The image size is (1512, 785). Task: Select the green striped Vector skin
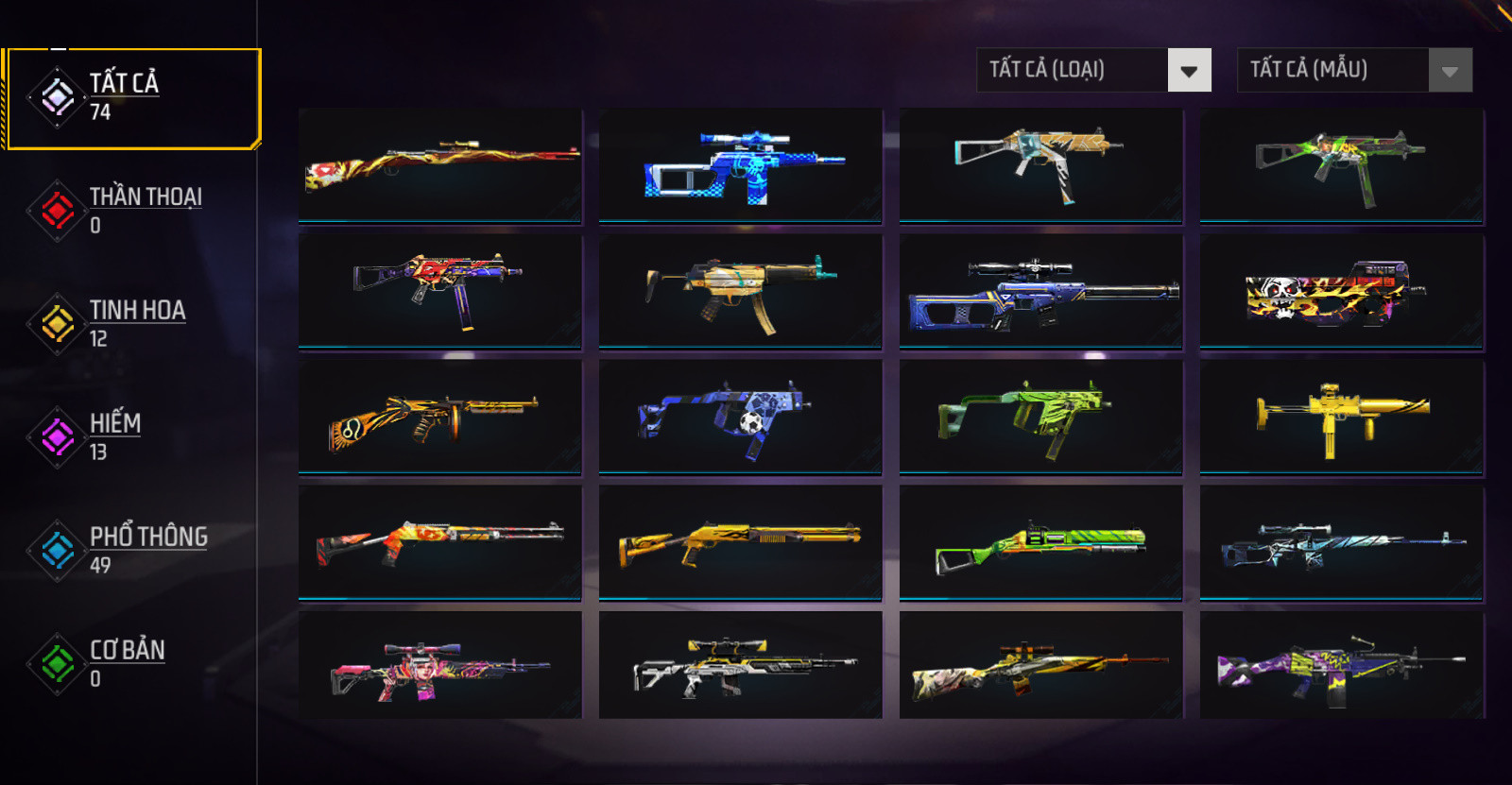tap(1040, 417)
